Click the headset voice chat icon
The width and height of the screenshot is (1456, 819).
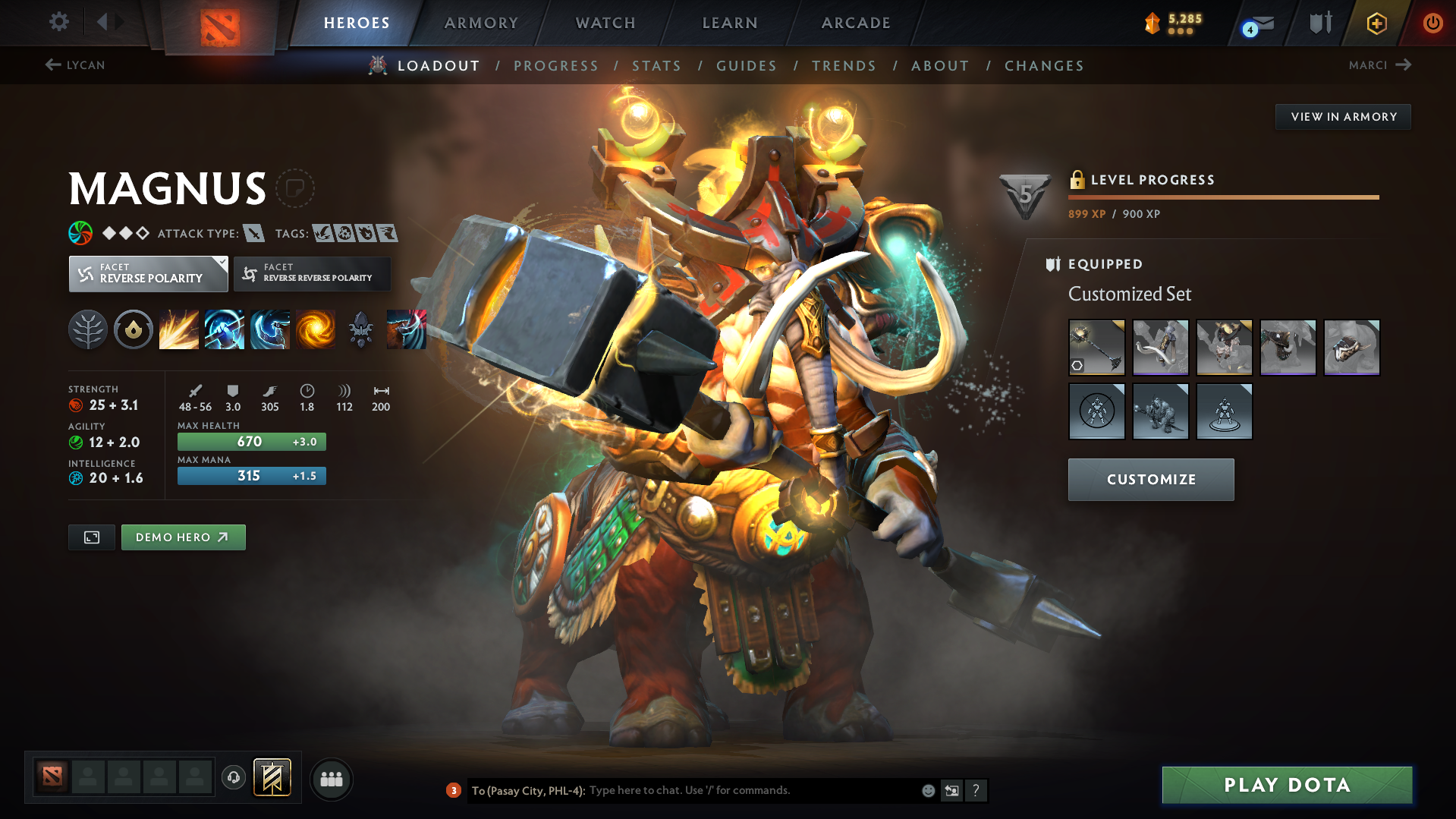(x=234, y=778)
